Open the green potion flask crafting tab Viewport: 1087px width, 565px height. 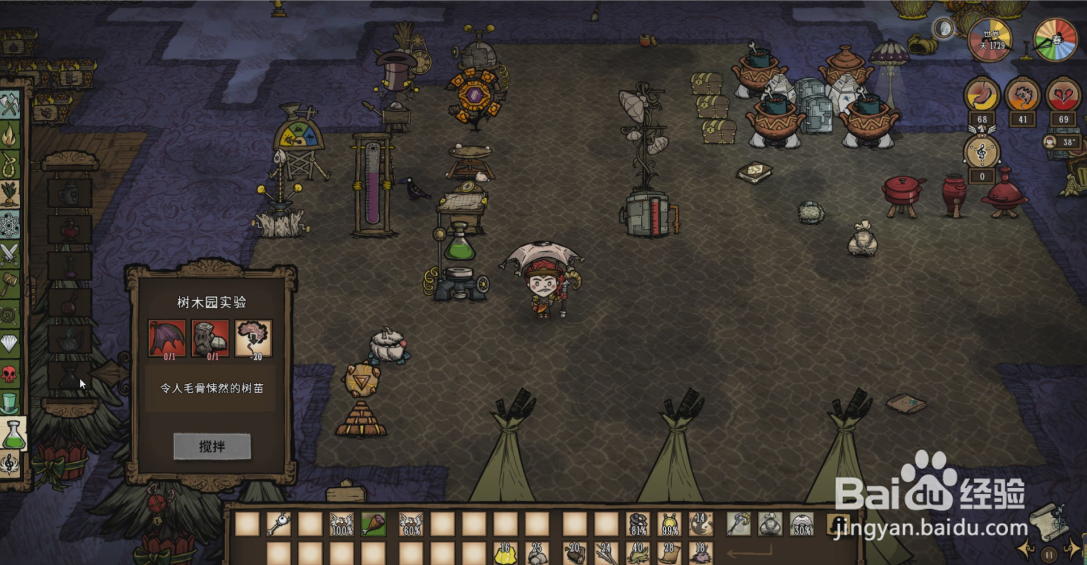click(x=12, y=432)
